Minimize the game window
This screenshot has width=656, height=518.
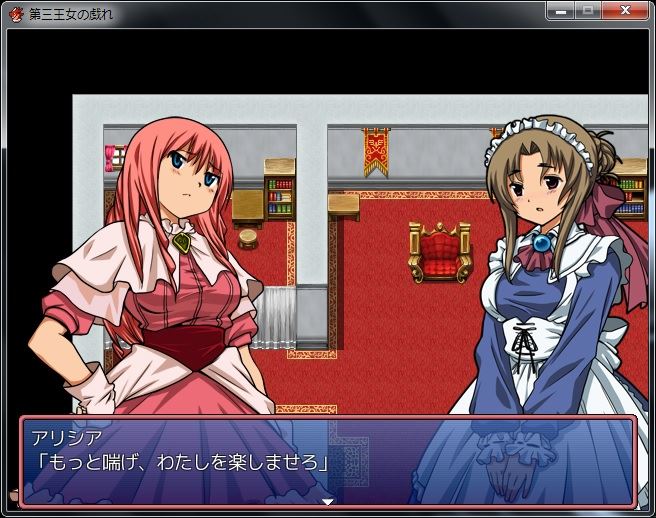pos(562,11)
